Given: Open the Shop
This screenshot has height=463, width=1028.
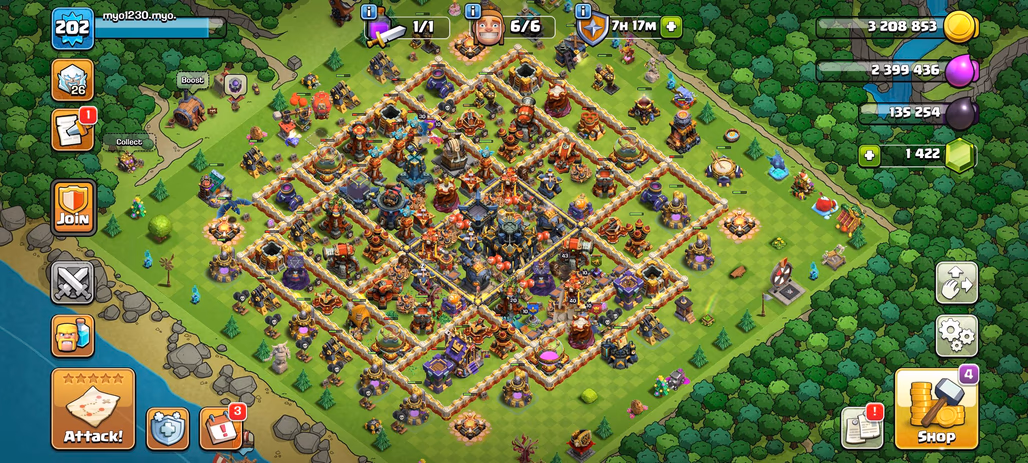Looking at the screenshot, I should coord(935,408).
